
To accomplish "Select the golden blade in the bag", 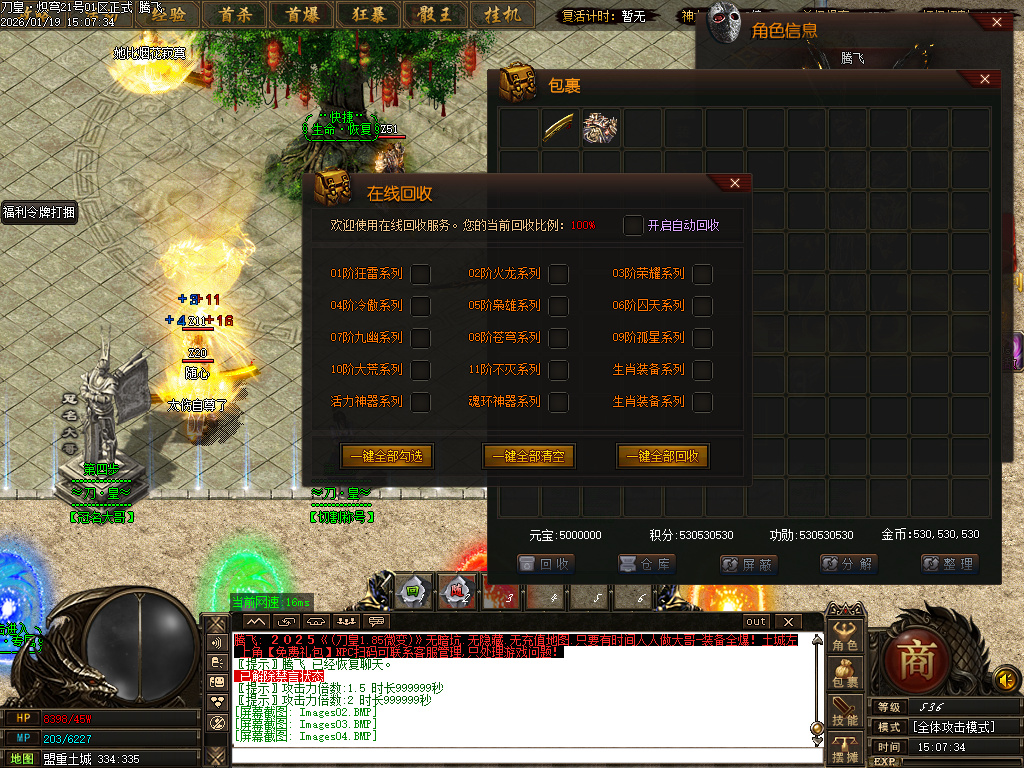I will click(559, 128).
